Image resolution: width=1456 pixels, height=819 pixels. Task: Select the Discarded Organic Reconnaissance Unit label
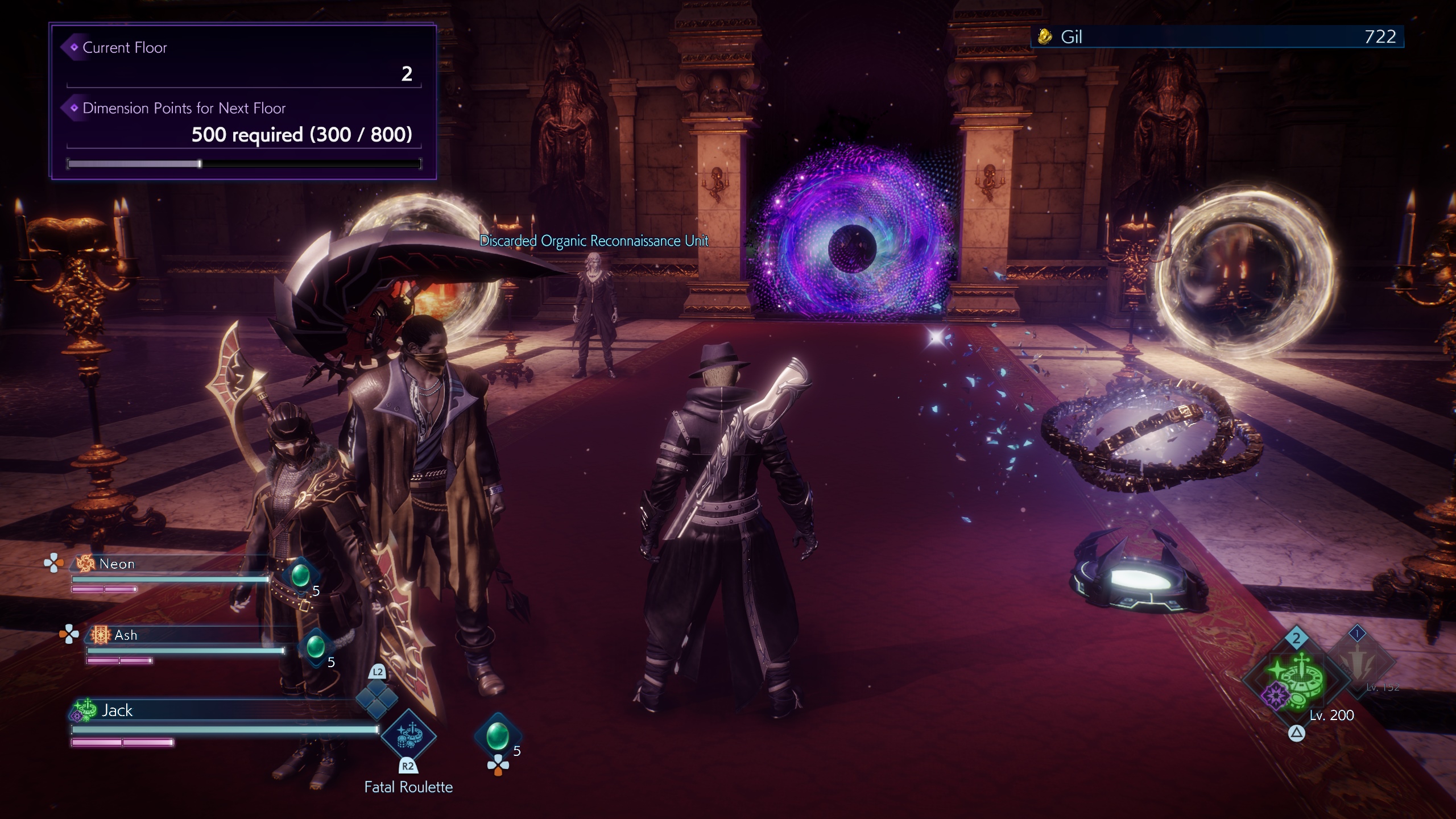pyautogui.click(x=594, y=241)
